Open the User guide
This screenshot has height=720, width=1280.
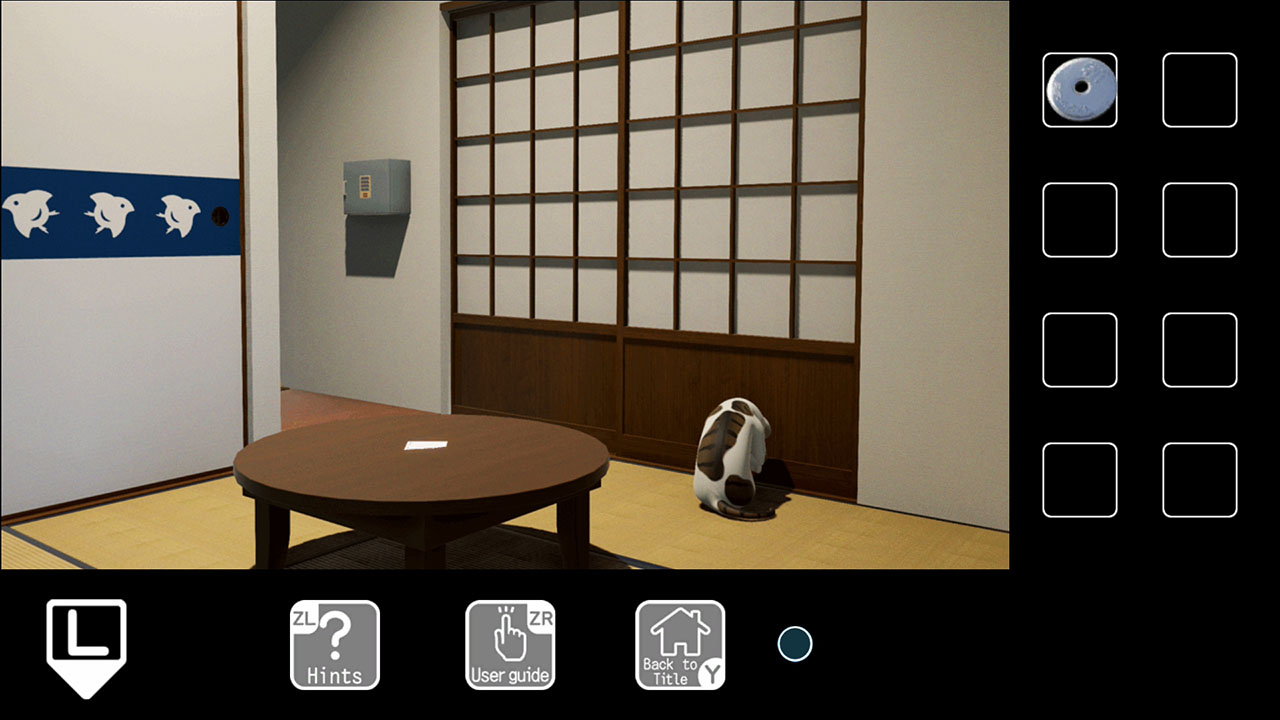click(510, 643)
